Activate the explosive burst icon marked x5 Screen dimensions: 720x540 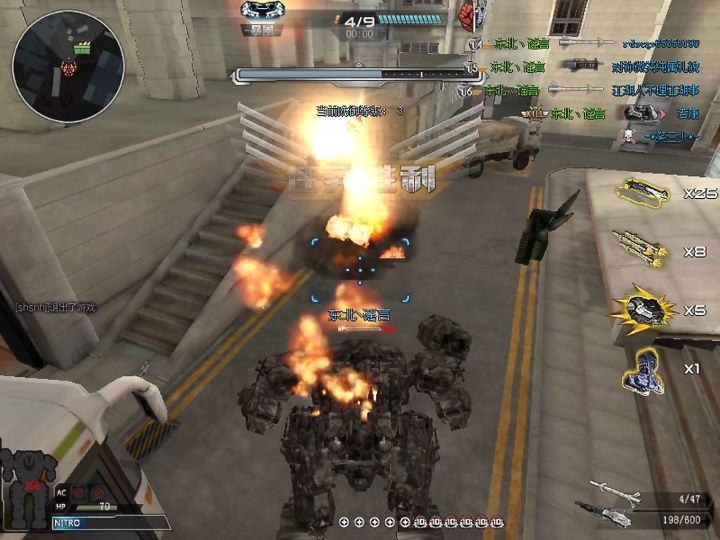(641, 310)
